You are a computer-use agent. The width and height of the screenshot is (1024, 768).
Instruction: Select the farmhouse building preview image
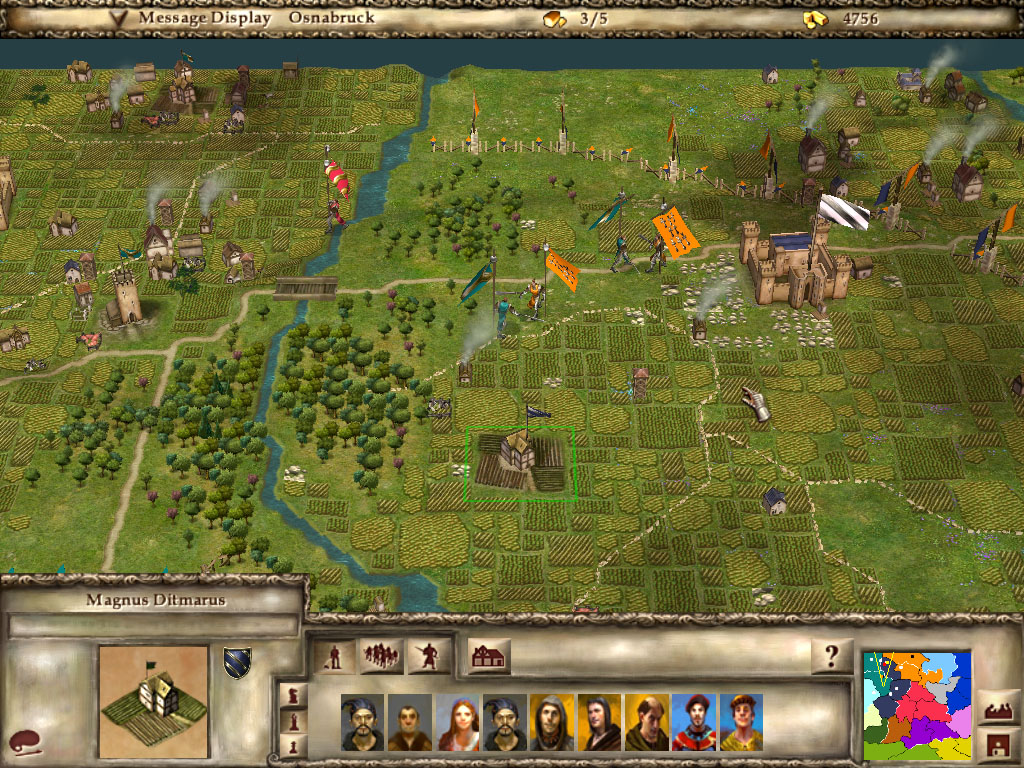click(x=153, y=699)
